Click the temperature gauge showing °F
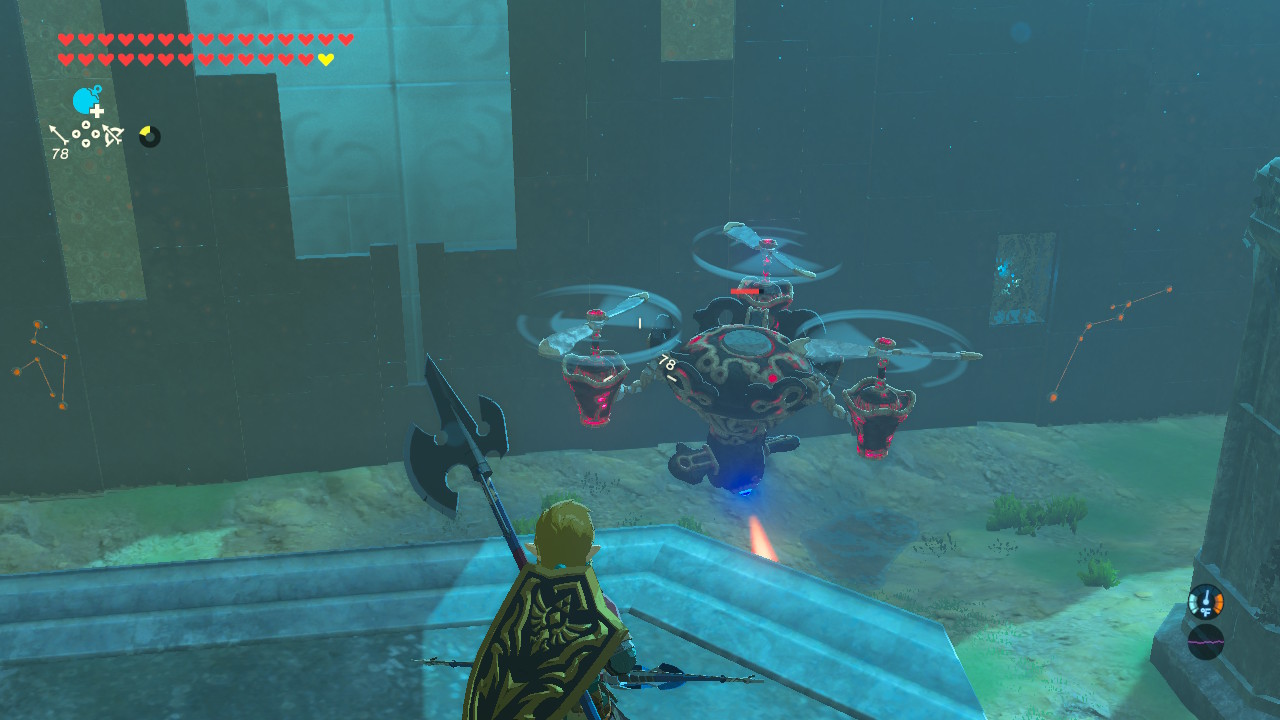This screenshot has width=1280, height=720. [x=1207, y=601]
